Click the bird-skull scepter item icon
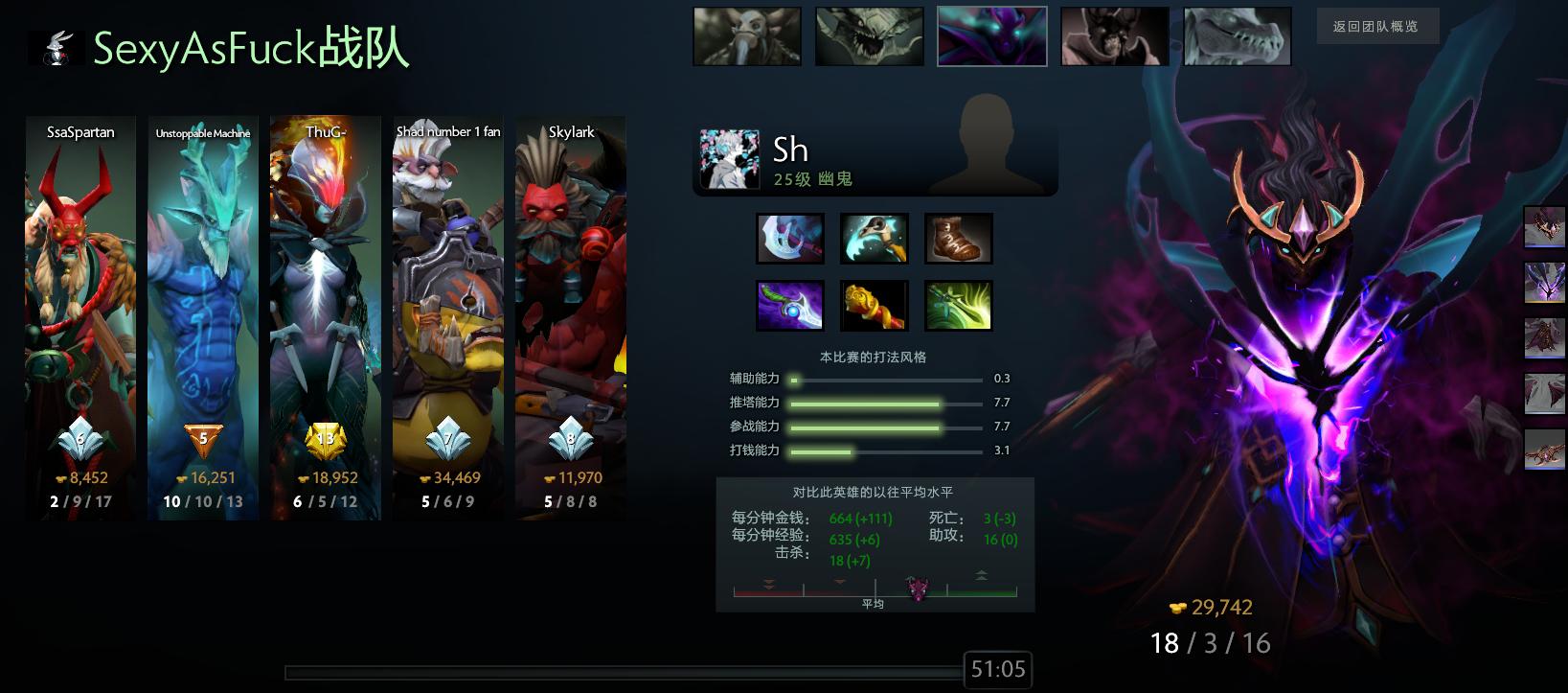The height and width of the screenshot is (693, 1568). pos(875,238)
